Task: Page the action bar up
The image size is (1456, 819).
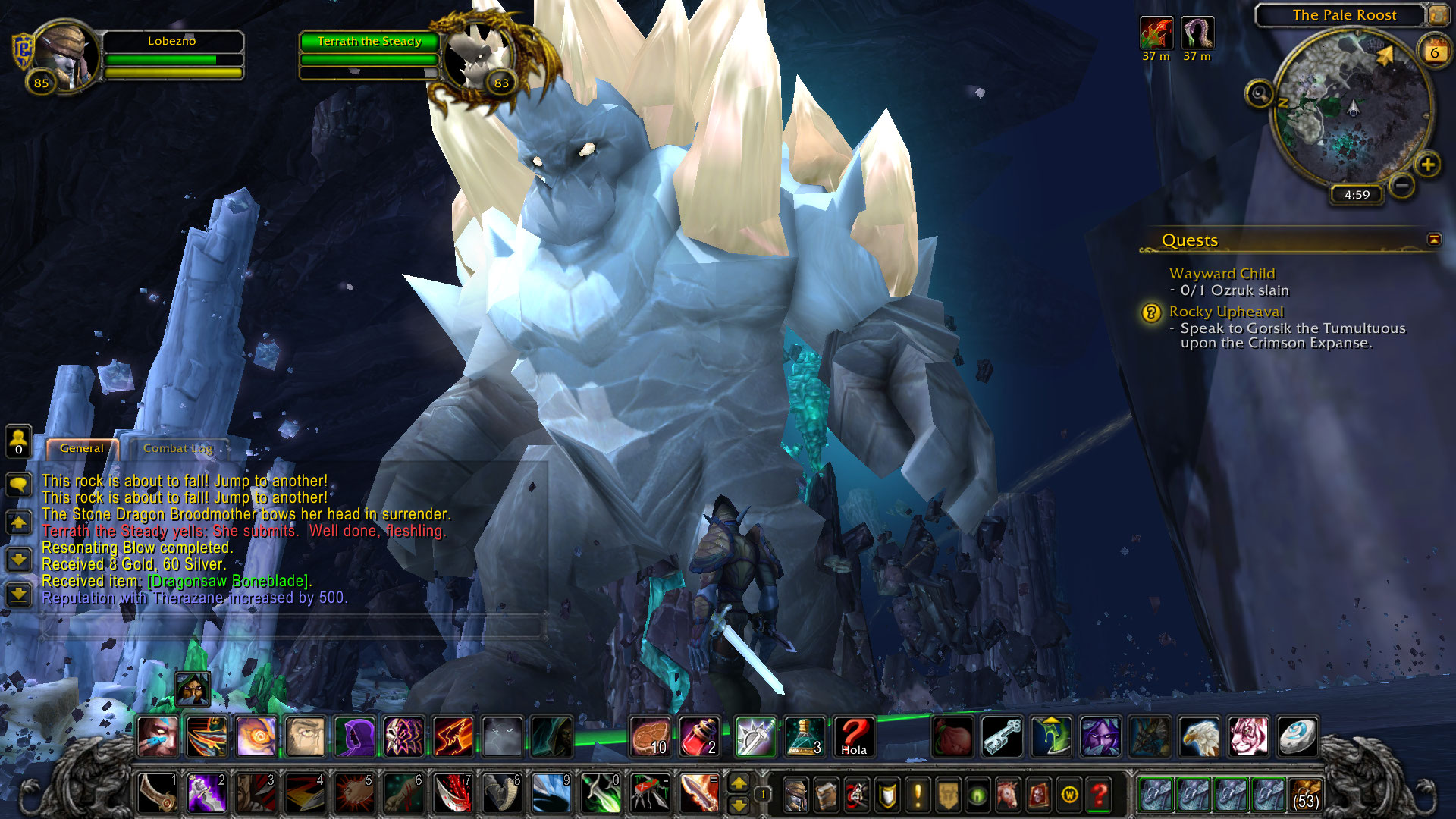Action: 738,783
